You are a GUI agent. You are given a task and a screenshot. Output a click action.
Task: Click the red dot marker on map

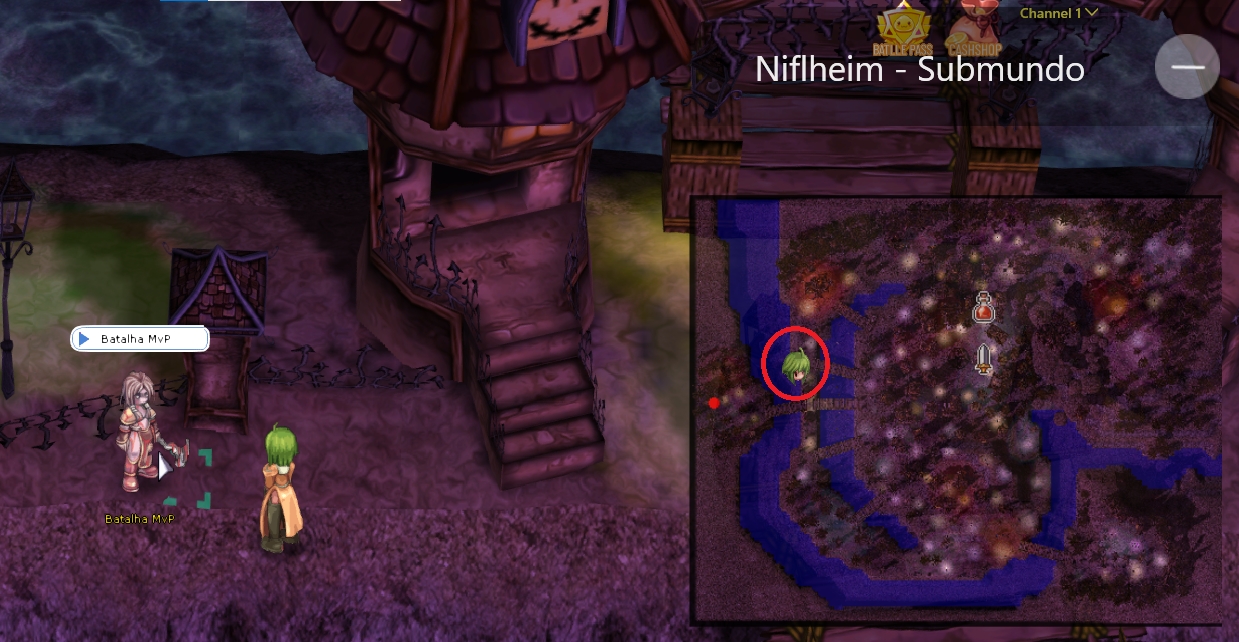[x=714, y=403]
